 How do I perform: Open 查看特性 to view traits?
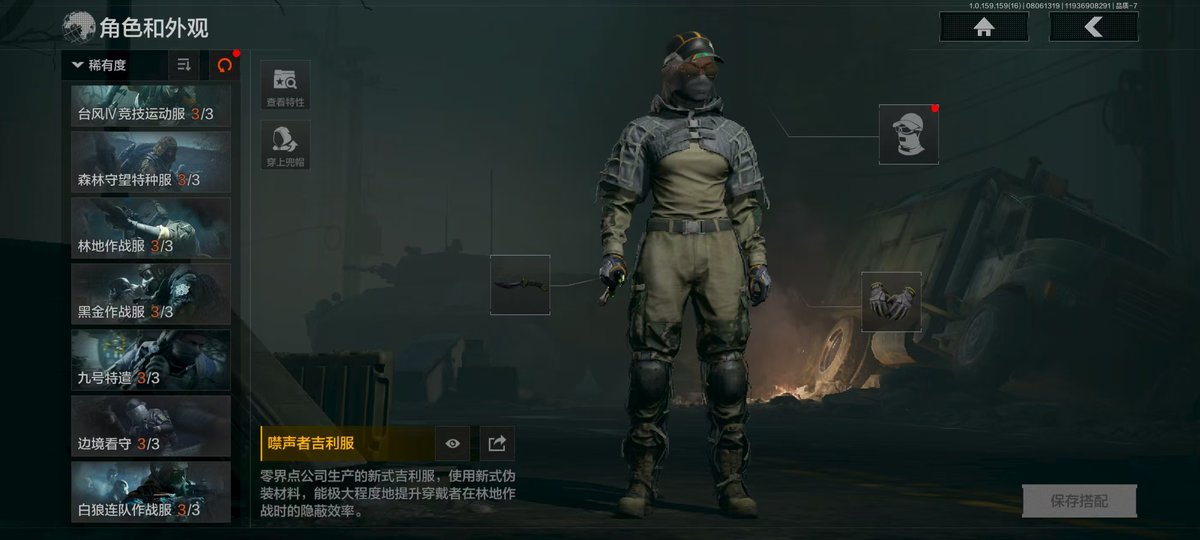[x=285, y=85]
